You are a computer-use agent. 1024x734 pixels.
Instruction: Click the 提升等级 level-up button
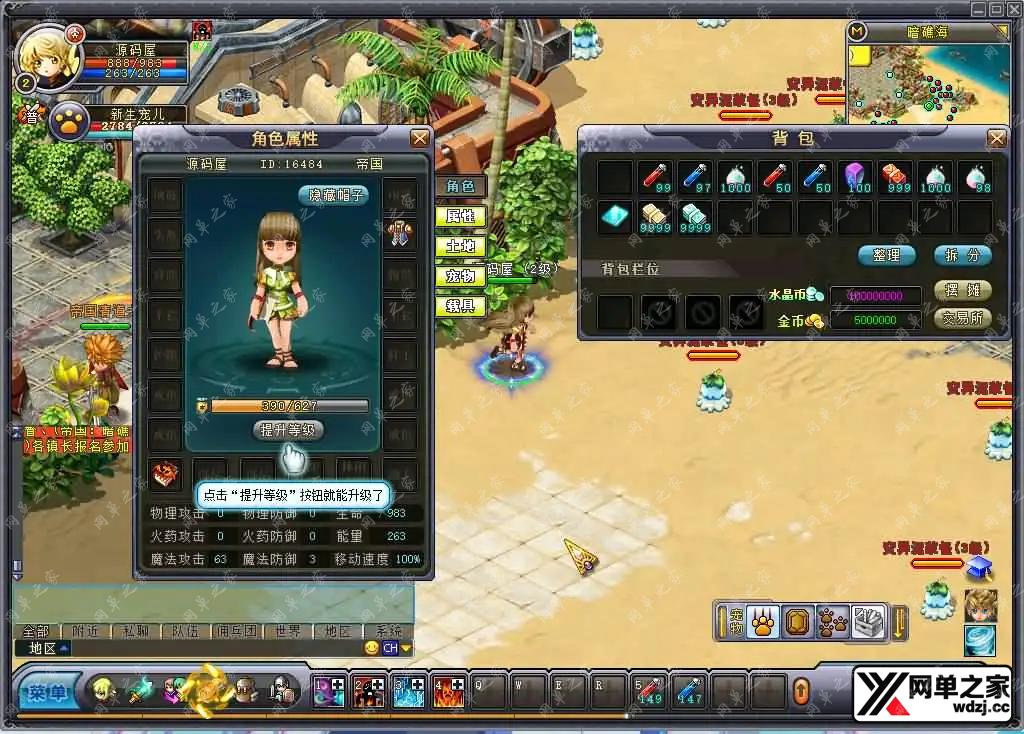(x=288, y=430)
